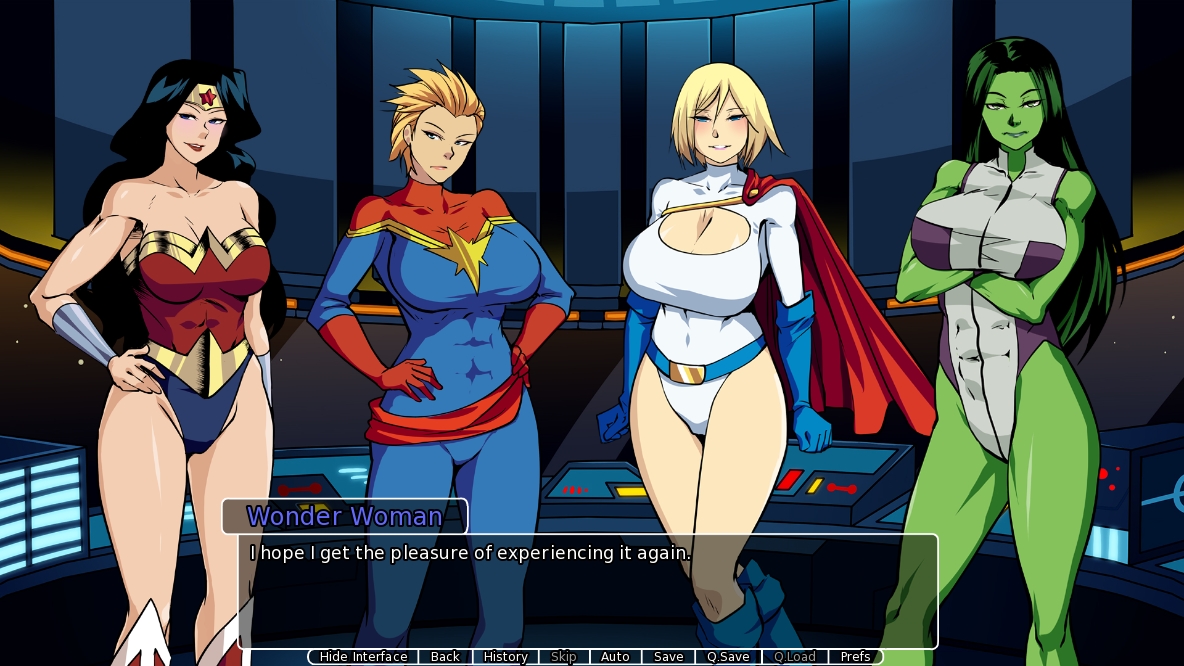
Task: Click the Hide Interface button
Action: [x=363, y=657]
